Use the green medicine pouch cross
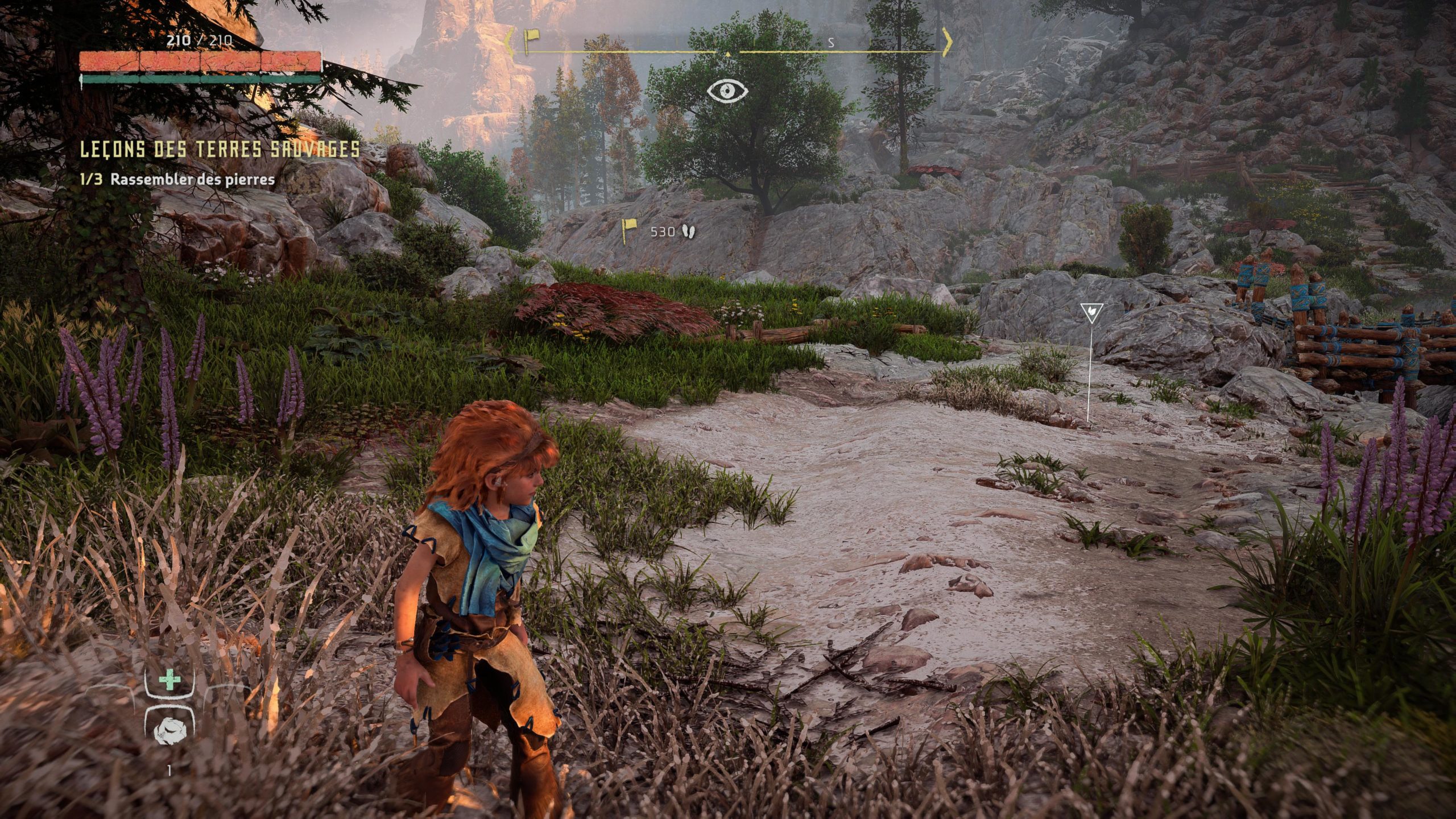Image resolution: width=1456 pixels, height=819 pixels. (169, 680)
